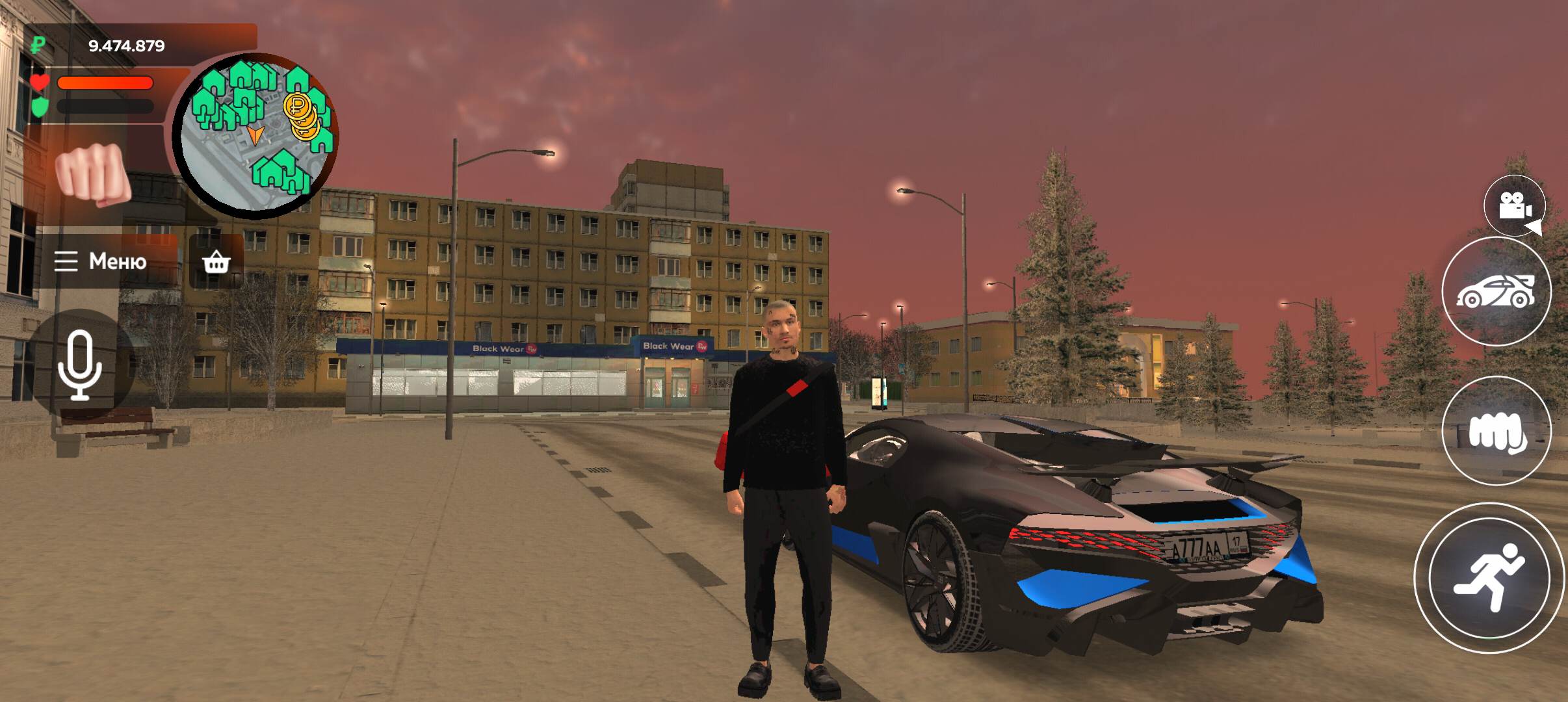Toggle the microphone voice chat button
Viewport: 1568px width, 702px height.
81,365
